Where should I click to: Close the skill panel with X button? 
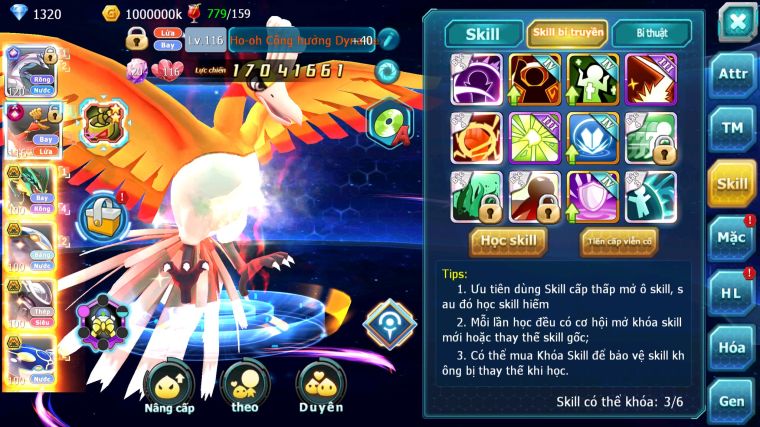click(737, 23)
